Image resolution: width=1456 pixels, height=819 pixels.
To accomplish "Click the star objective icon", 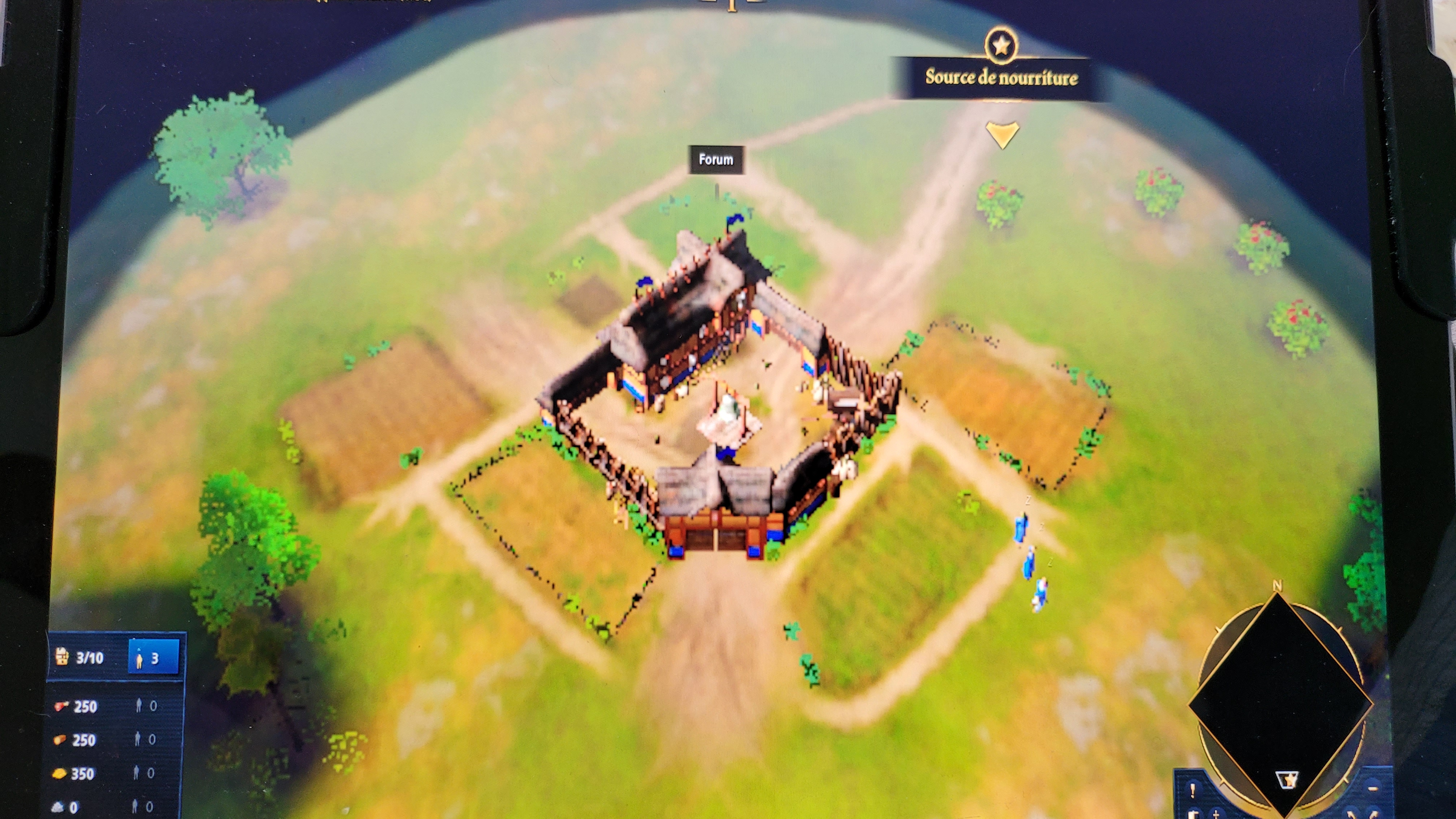I will [x=1001, y=45].
